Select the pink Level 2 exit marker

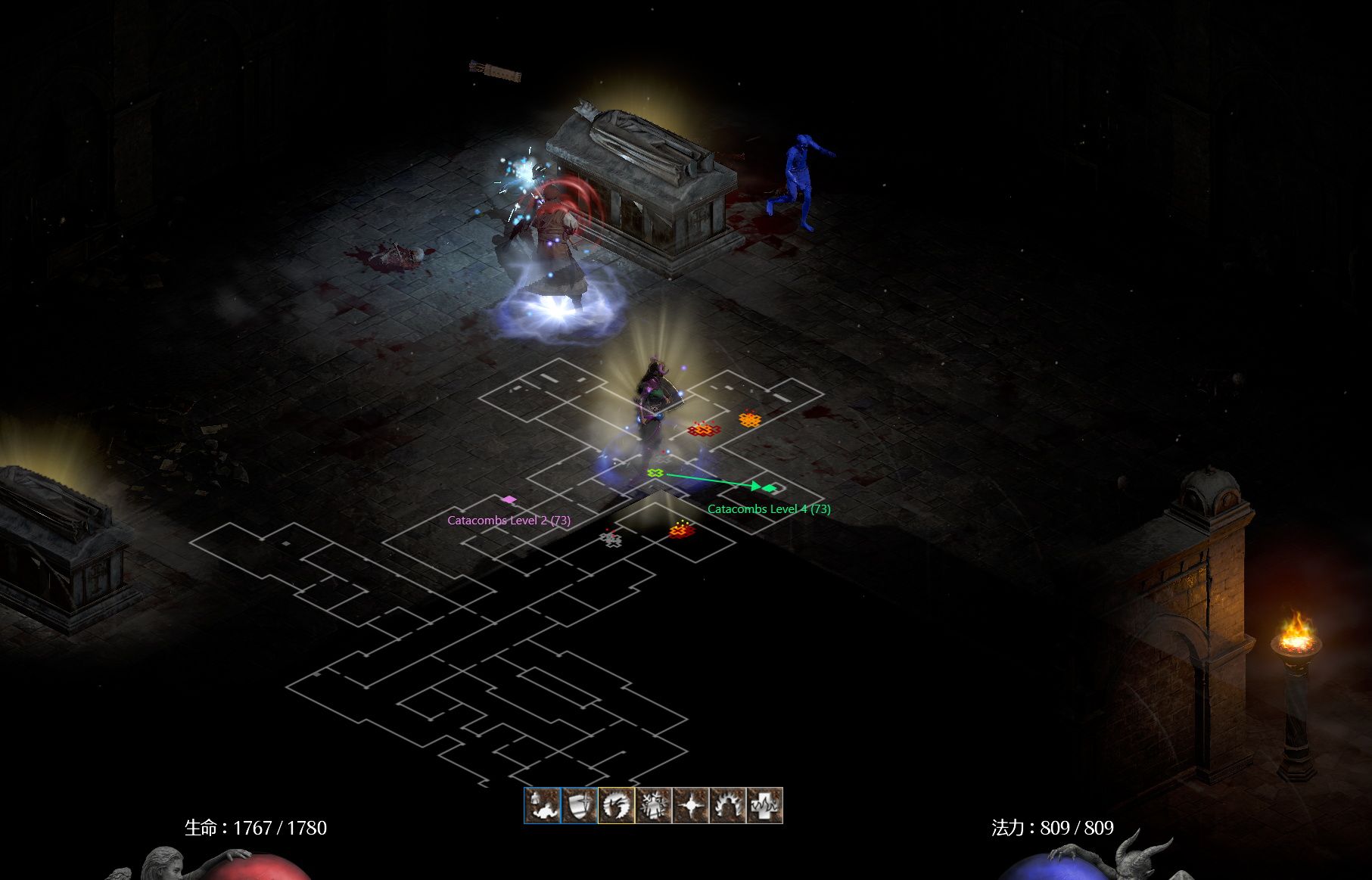point(509,499)
